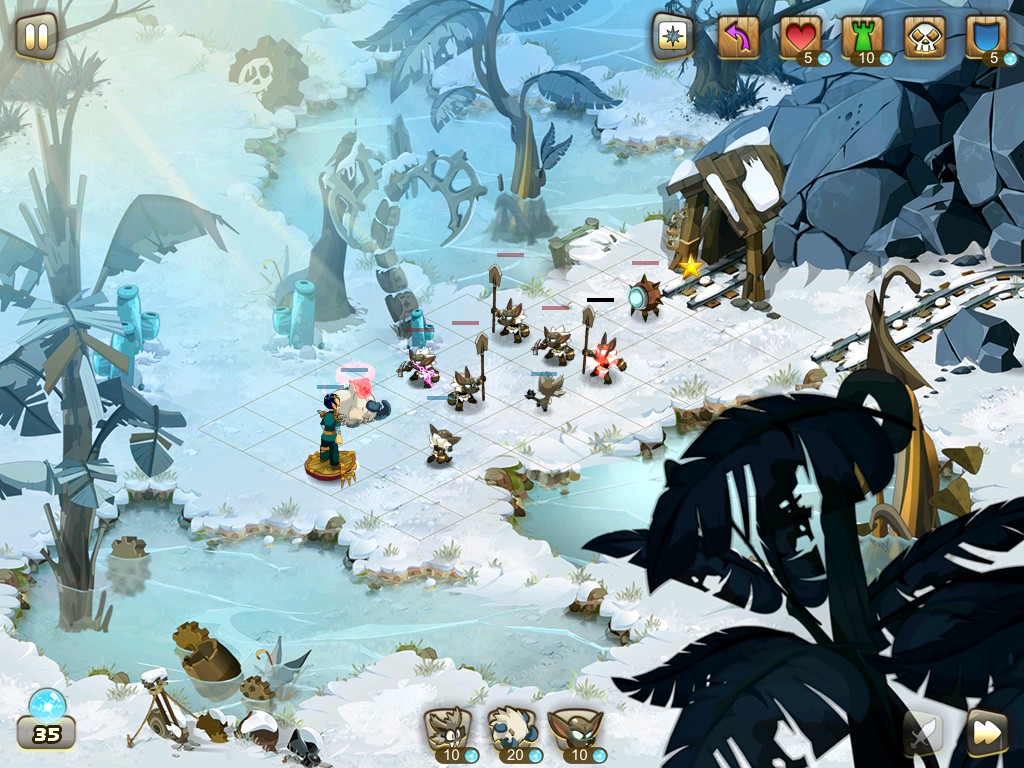The image size is (1024, 768).
Task: Tap the compass star button
Action: [673, 37]
